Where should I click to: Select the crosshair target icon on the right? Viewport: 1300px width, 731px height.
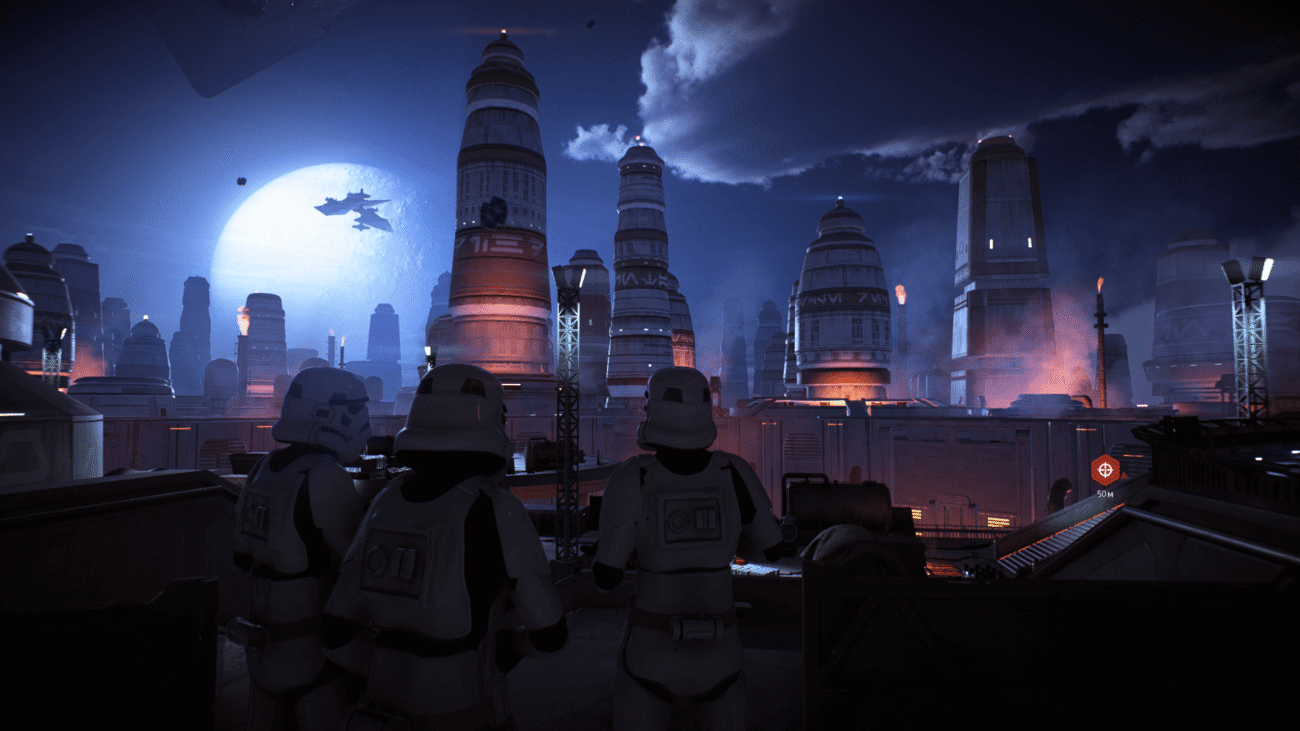click(1105, 470)
